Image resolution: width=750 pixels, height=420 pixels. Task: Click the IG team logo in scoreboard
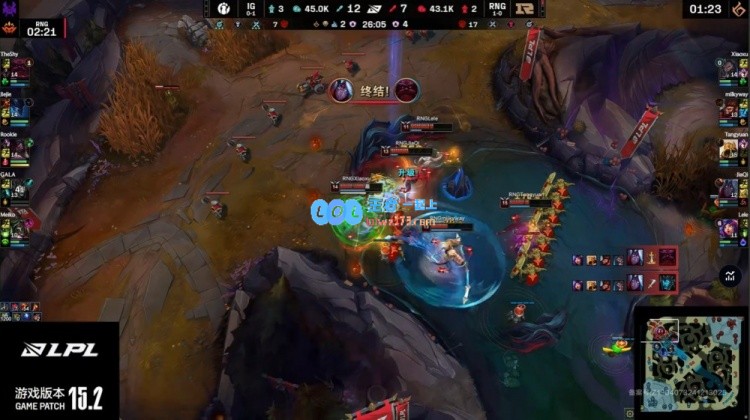(x=222, y=9)
